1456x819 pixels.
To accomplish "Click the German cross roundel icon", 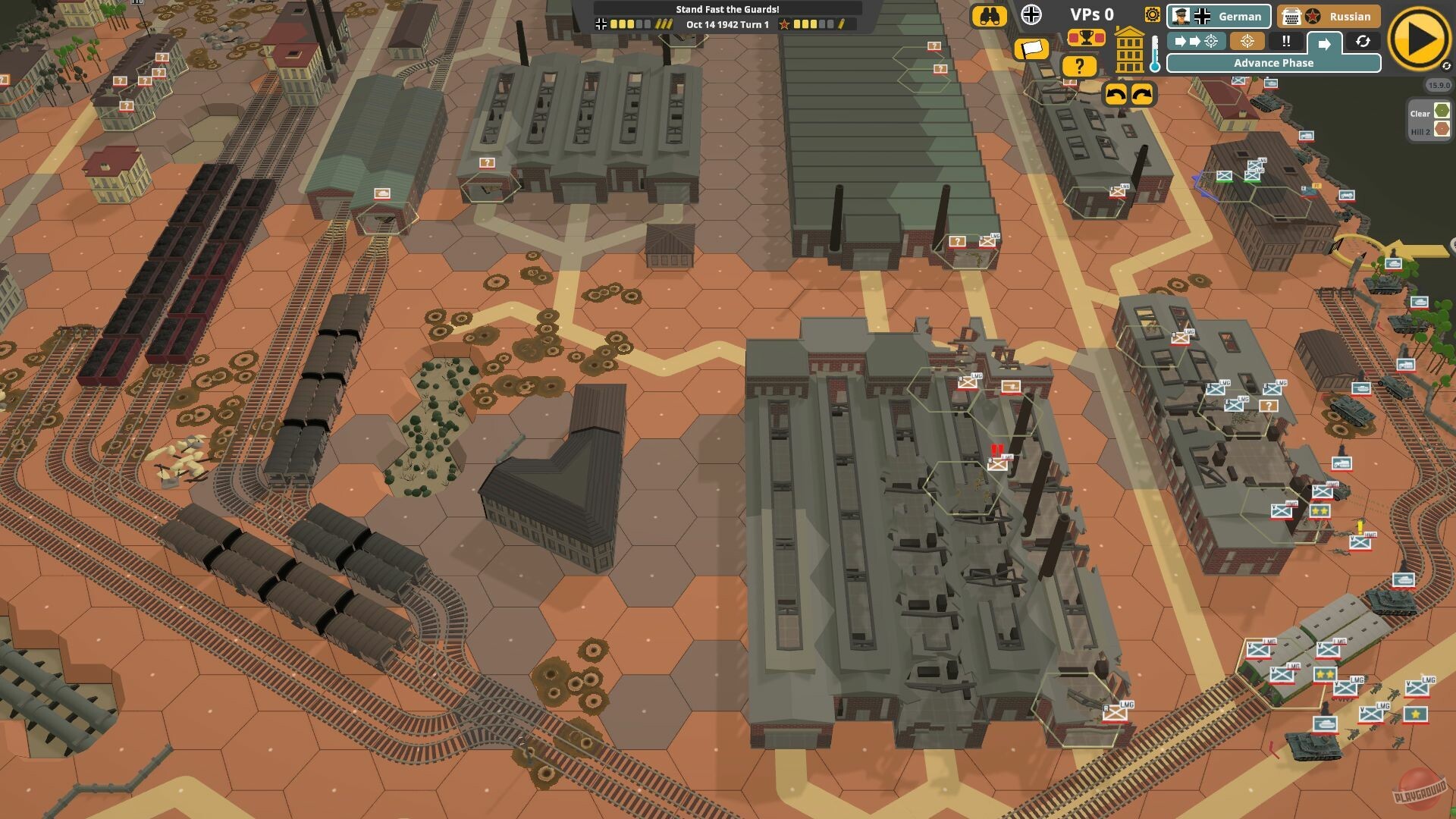I will 1030,15.
